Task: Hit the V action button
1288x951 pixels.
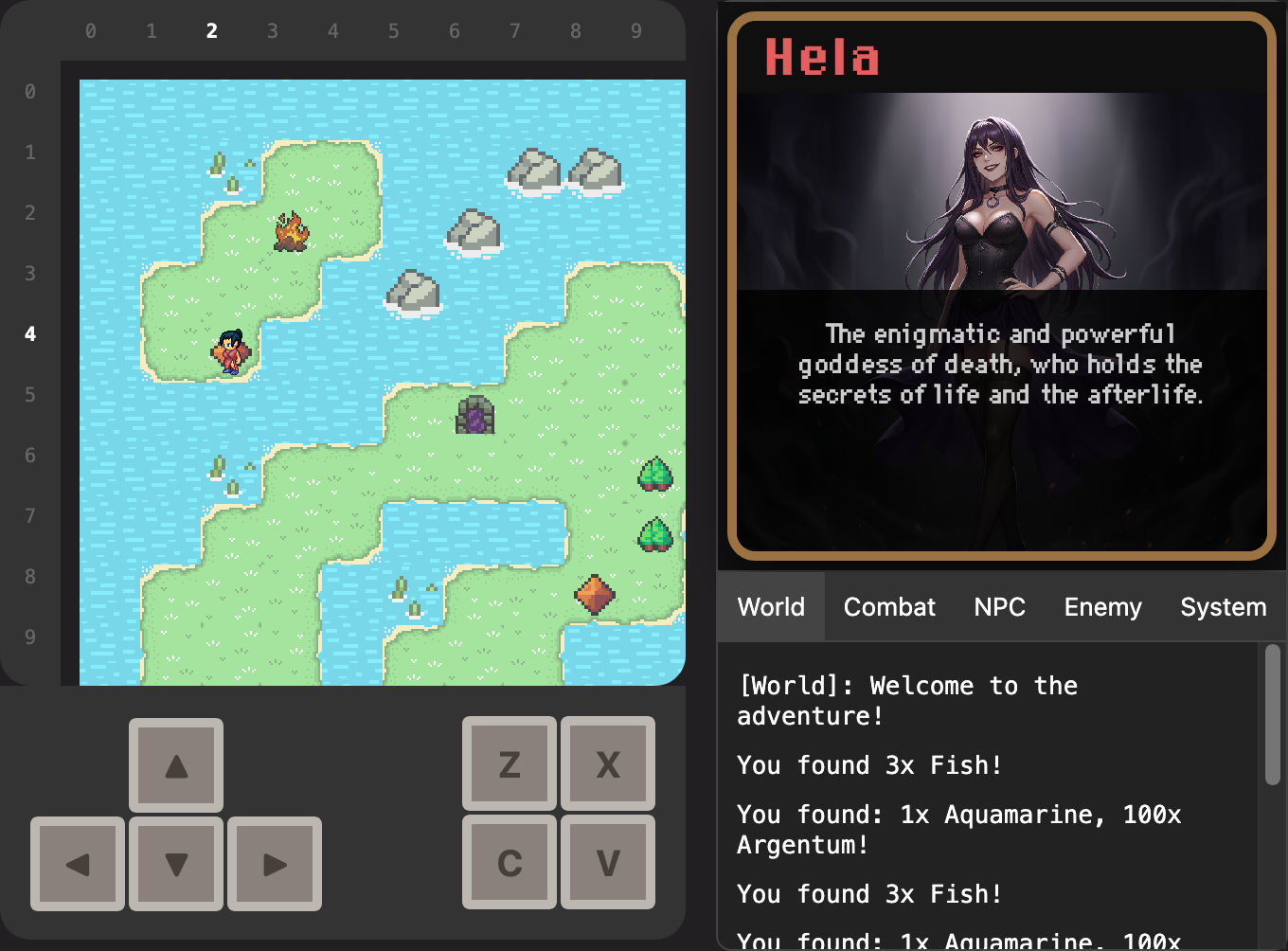Action: (608, 862)
